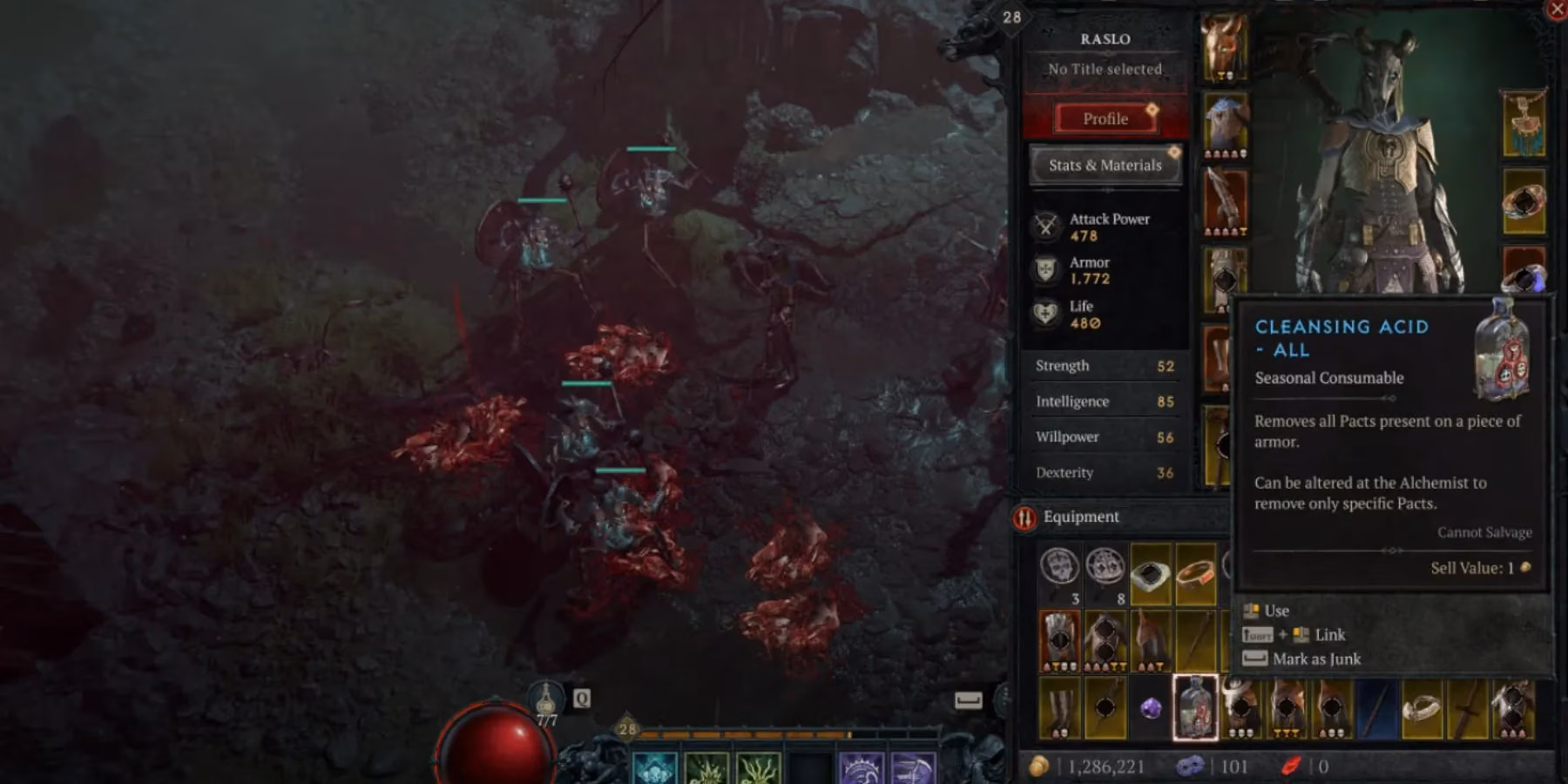Select the blue bone skill icon on action bar

point(653,767)
